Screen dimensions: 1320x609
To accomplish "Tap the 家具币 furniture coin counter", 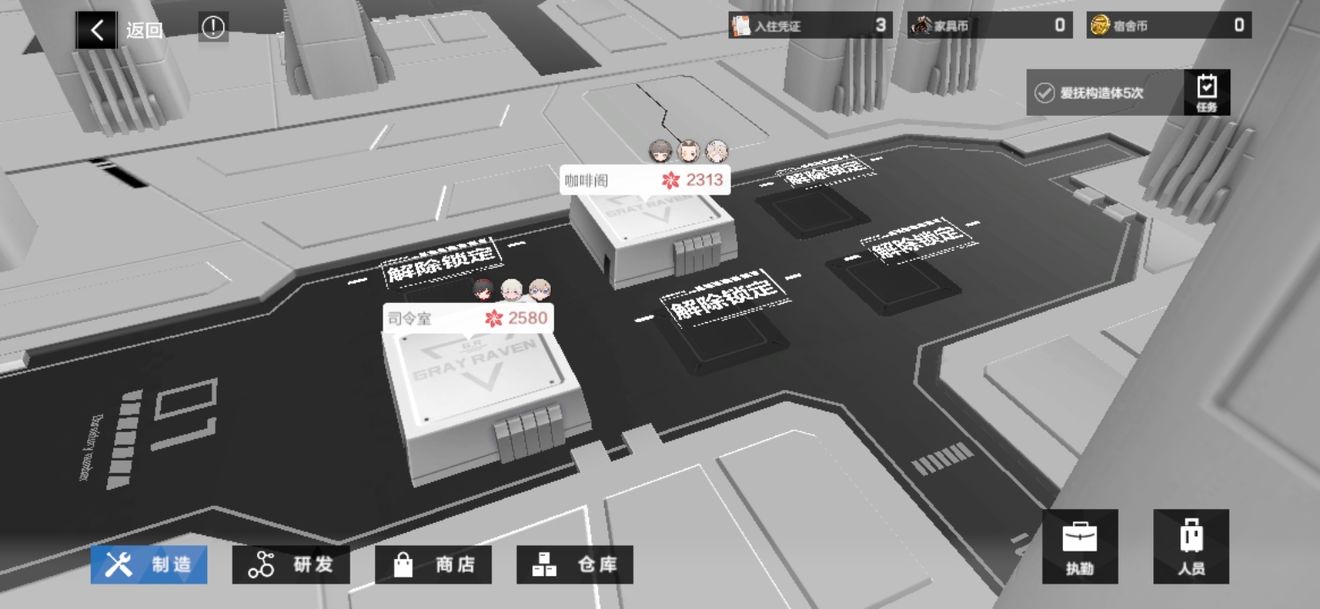I will point(990,26).
